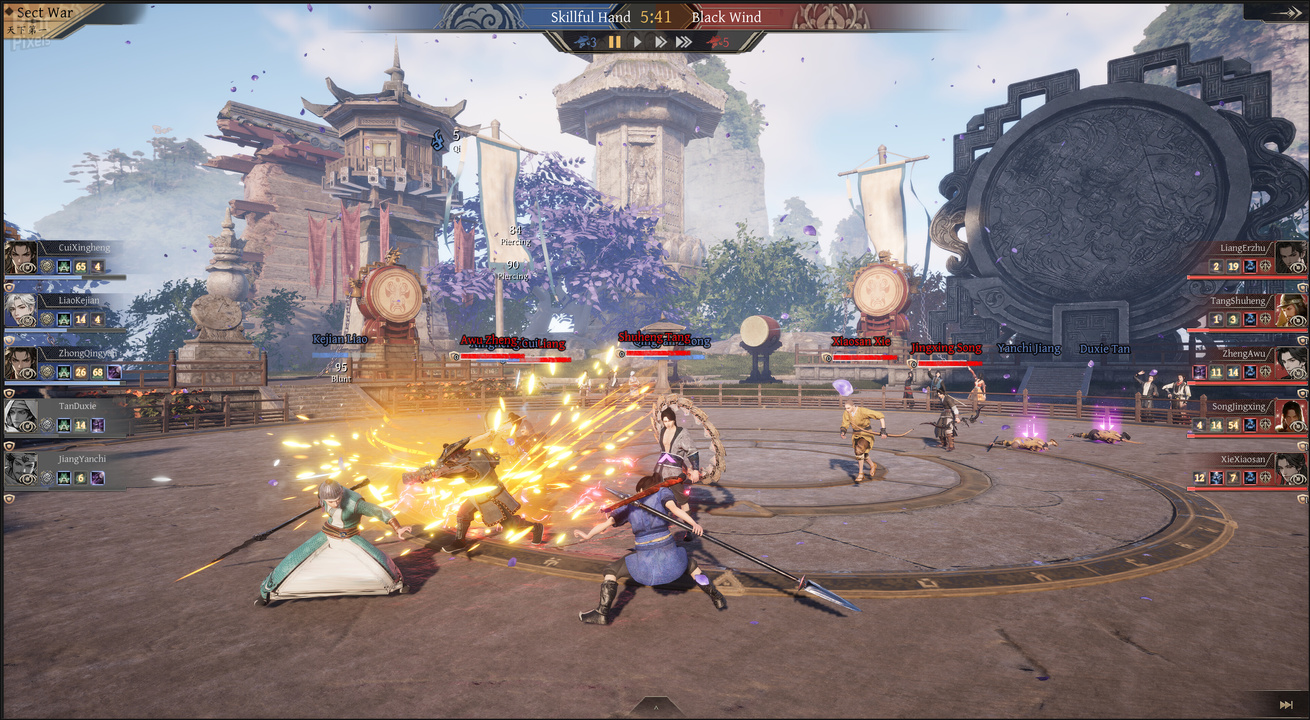
Task: Click the blue team banner icon showing 3
Action: pos(584,42)
